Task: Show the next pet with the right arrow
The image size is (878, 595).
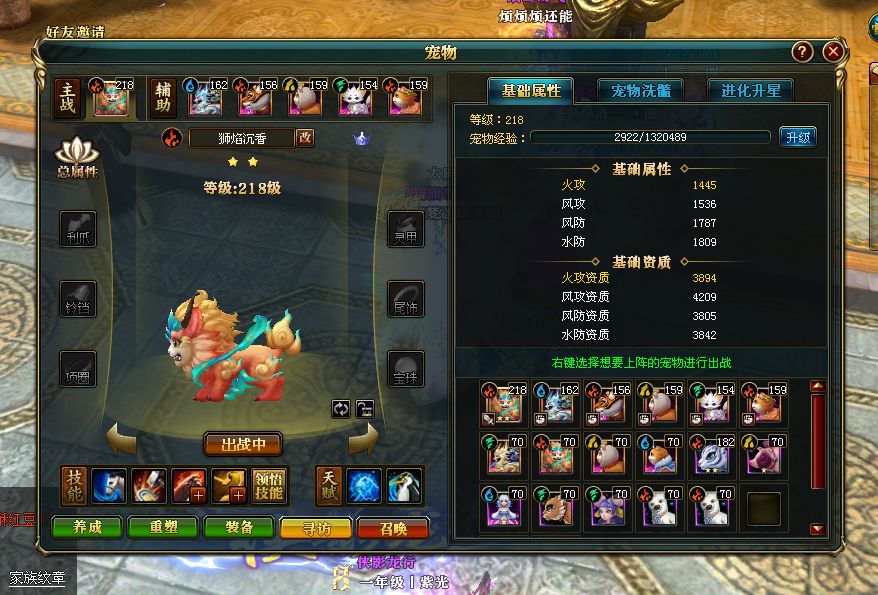Action: (x=364, y=437)
